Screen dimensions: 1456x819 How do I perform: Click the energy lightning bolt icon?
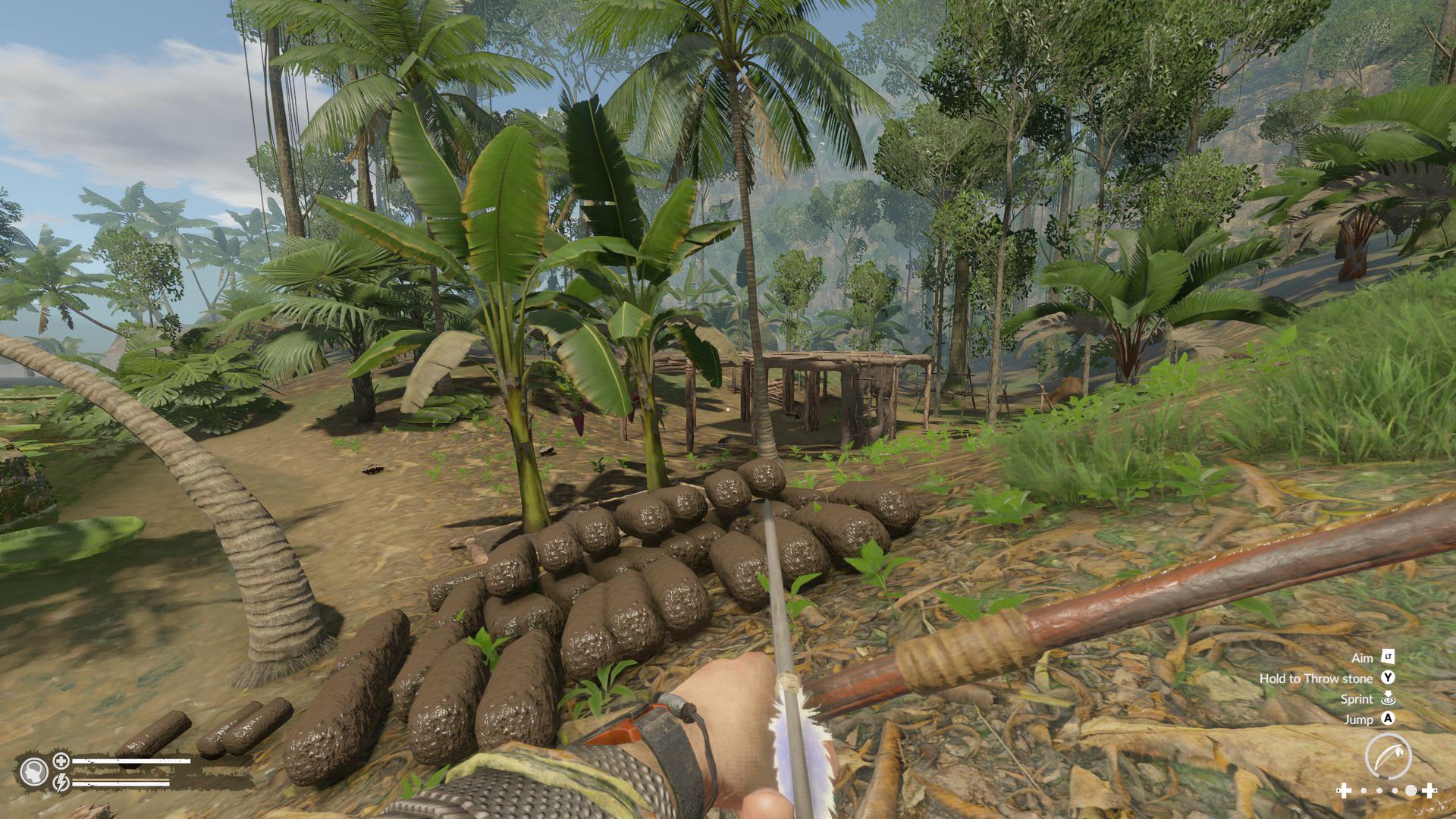61,780
